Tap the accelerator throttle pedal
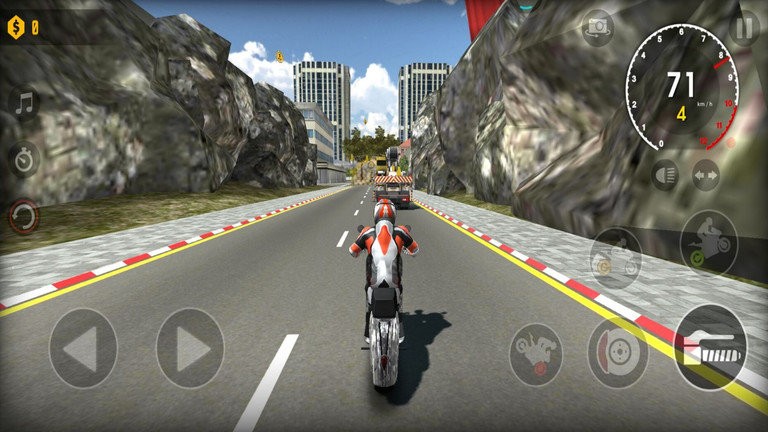This screenshot has width=768, height=432. [x=709, y=347]
